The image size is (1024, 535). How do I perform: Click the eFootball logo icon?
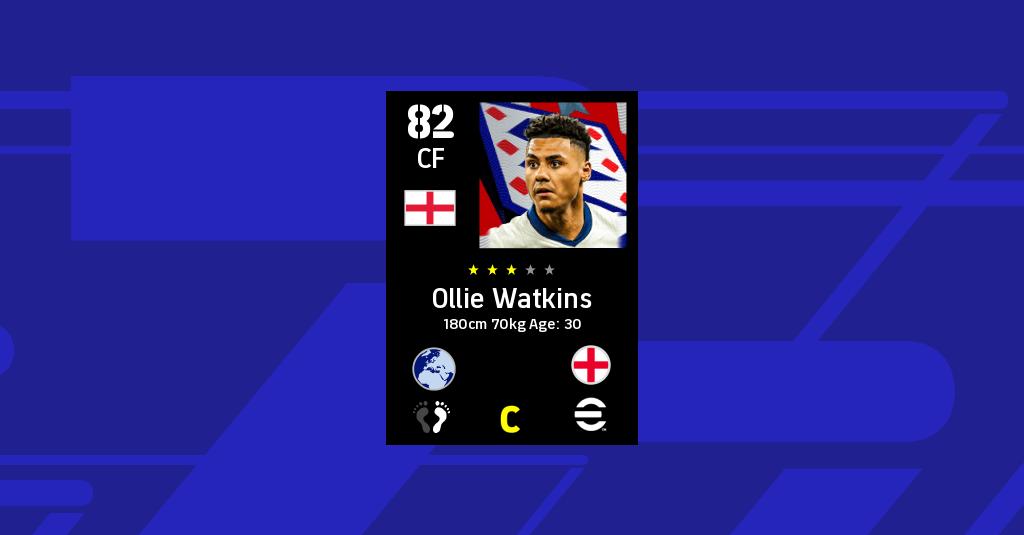click(591, 416)
